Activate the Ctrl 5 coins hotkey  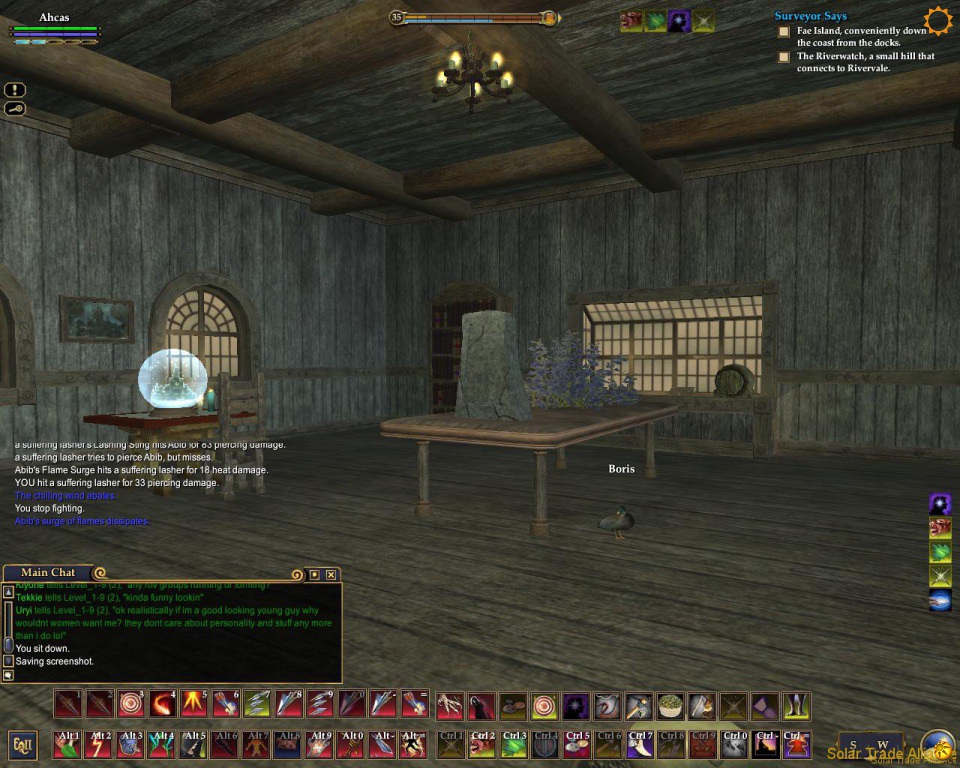[576, 744]
